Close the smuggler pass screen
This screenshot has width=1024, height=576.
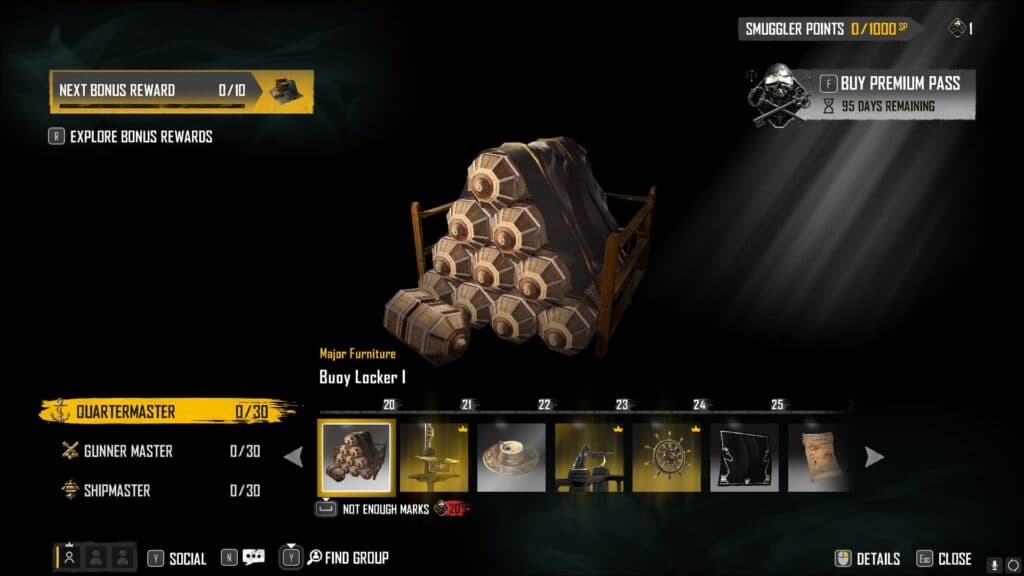coord(944,559)
